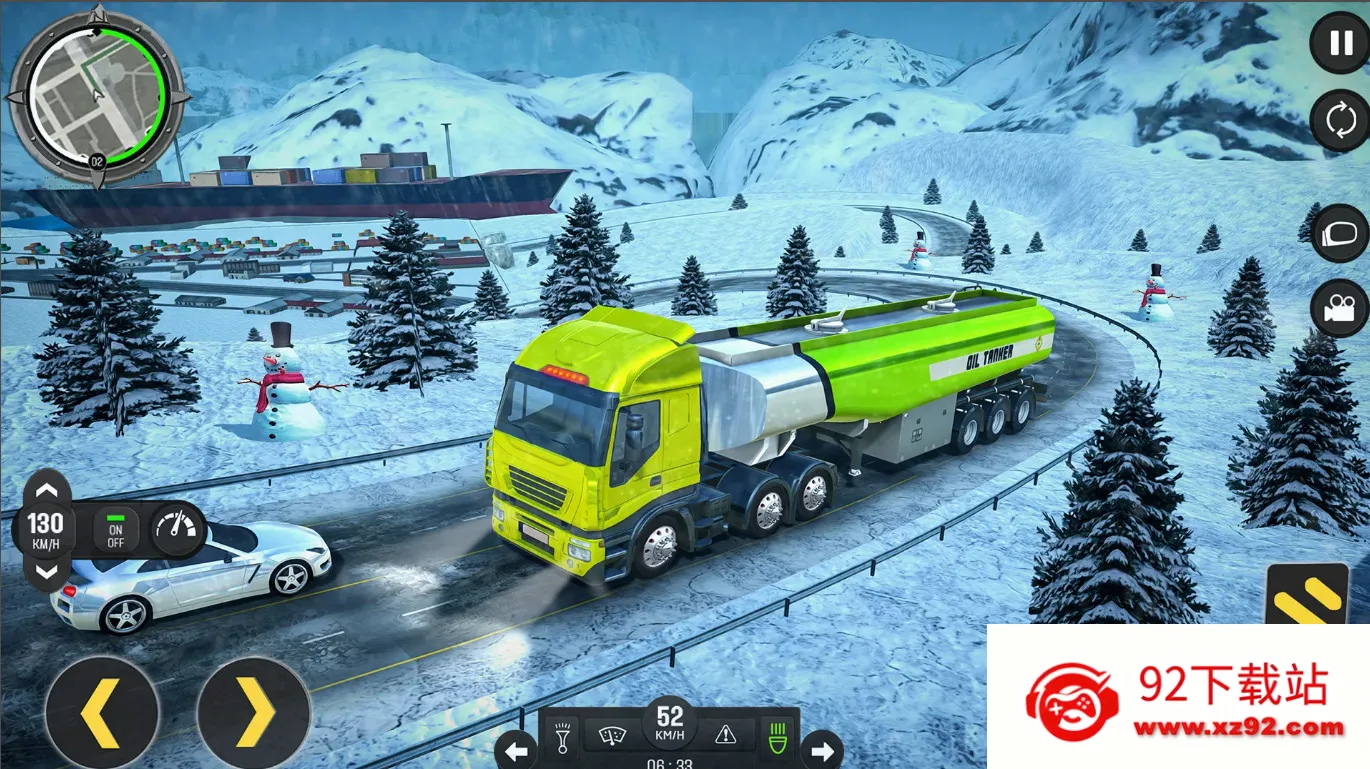Toggle the green headlights button
This screenshot has height=769, width=1370.
pos(774,736)
